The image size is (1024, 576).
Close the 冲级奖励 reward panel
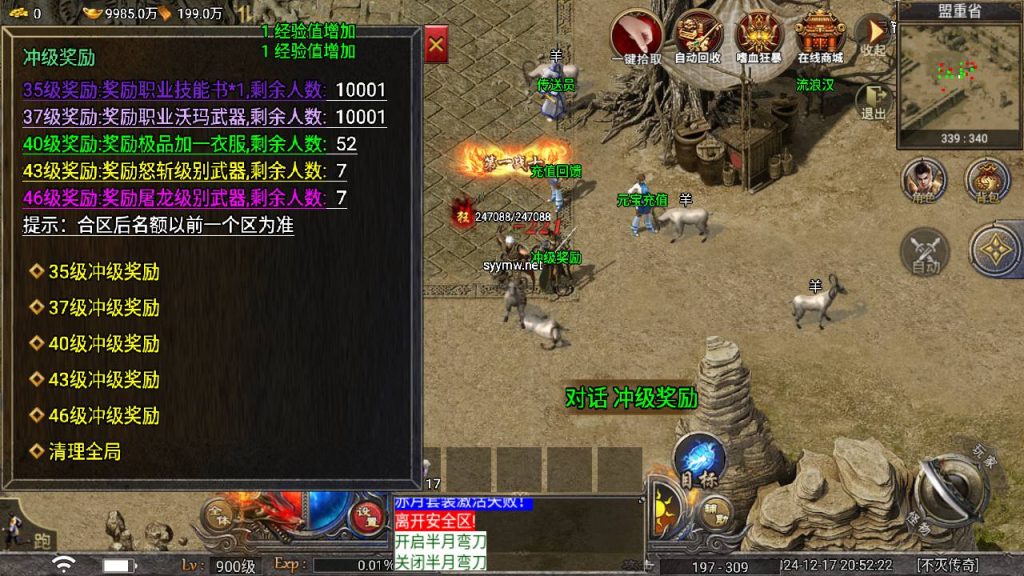(436, 45)
